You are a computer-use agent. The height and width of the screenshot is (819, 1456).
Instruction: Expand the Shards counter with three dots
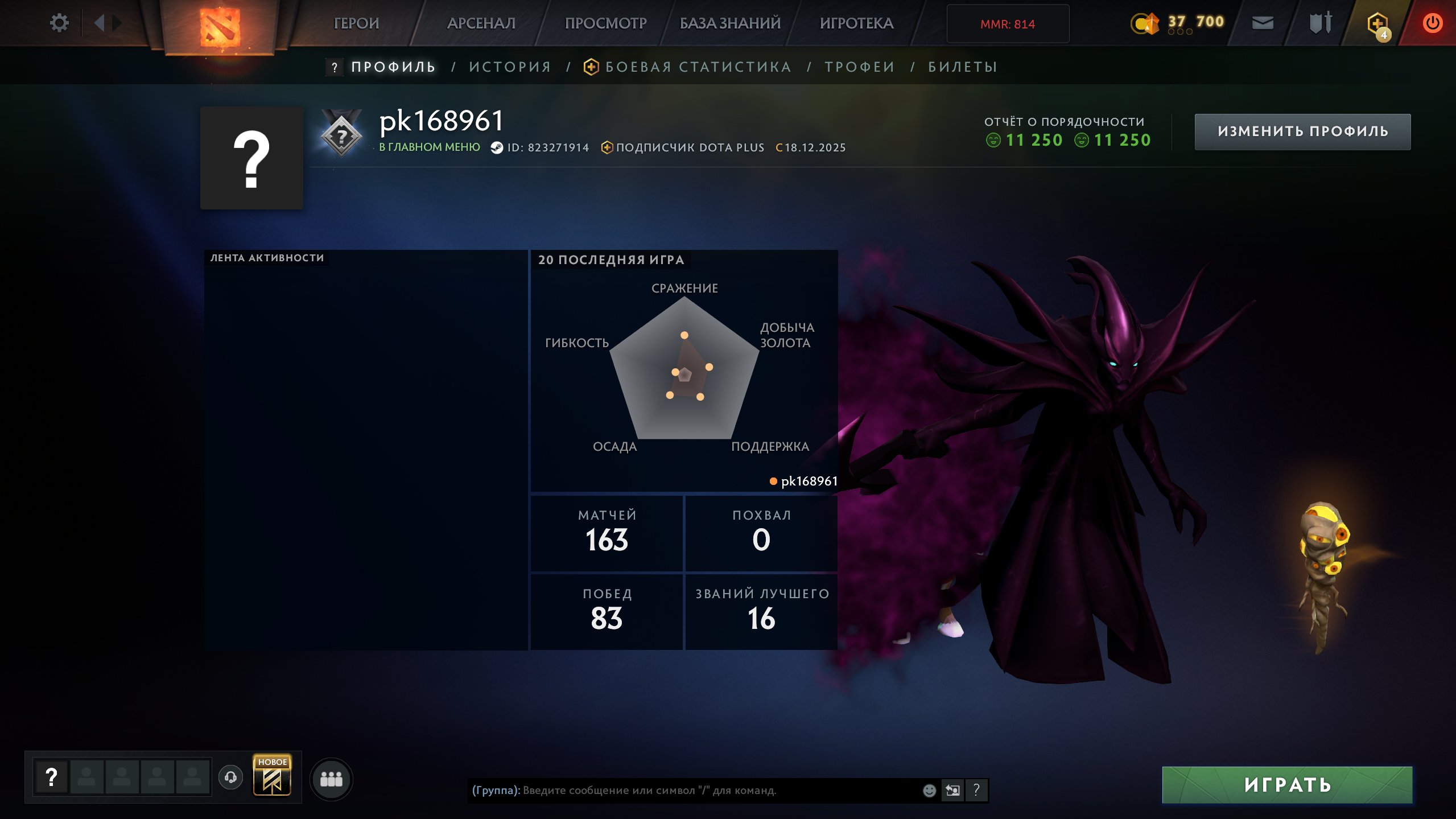pos(1182,32)
